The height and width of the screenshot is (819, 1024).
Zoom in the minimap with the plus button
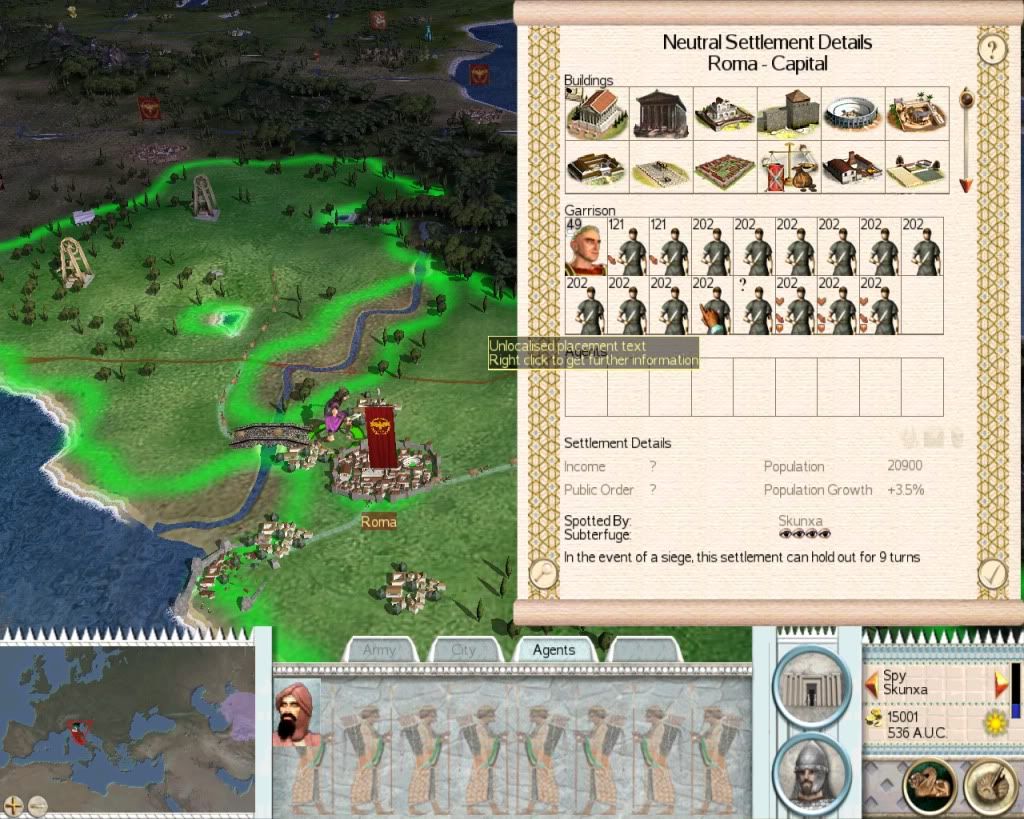13,803
